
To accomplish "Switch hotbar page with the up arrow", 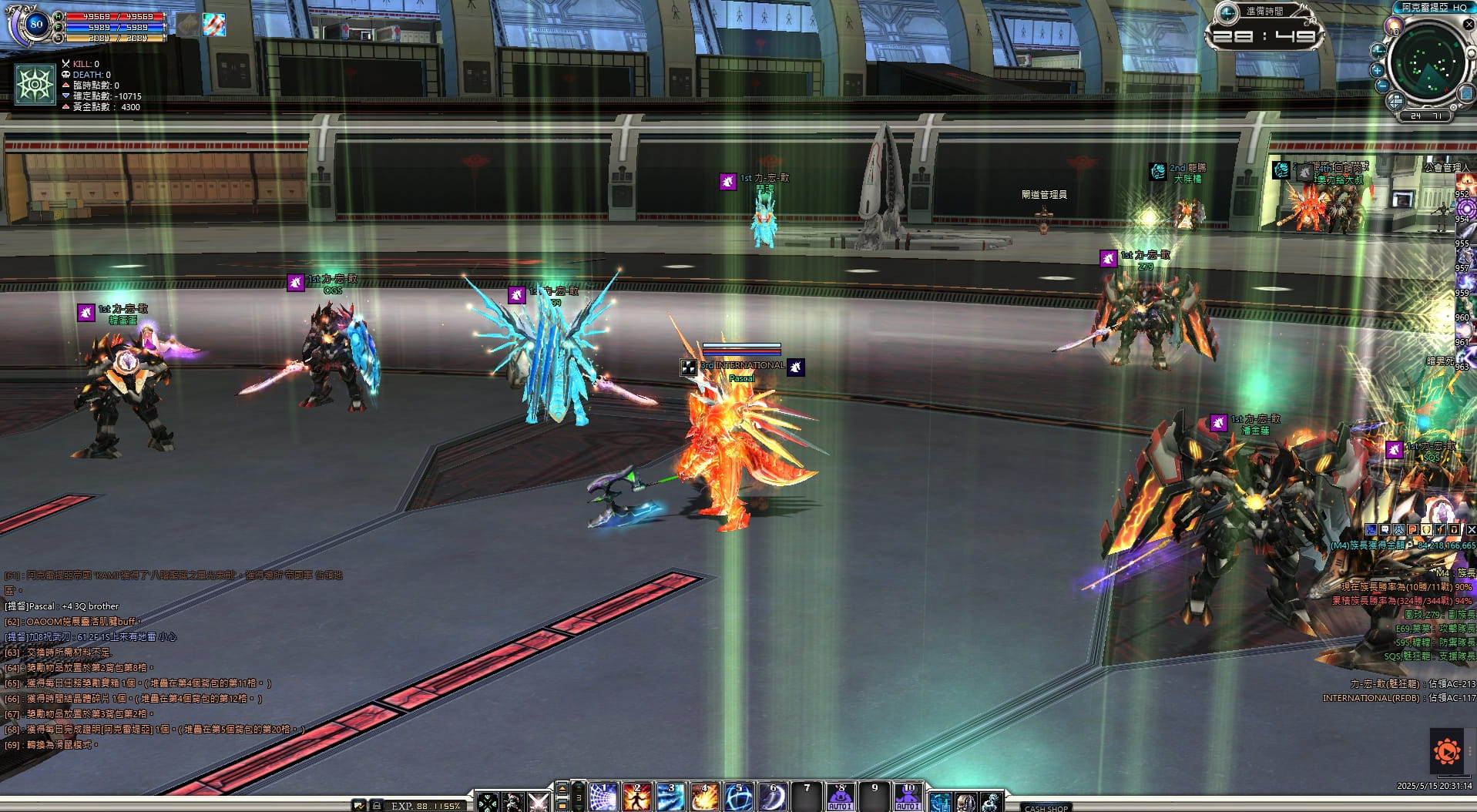I will (x=562, y=787).
